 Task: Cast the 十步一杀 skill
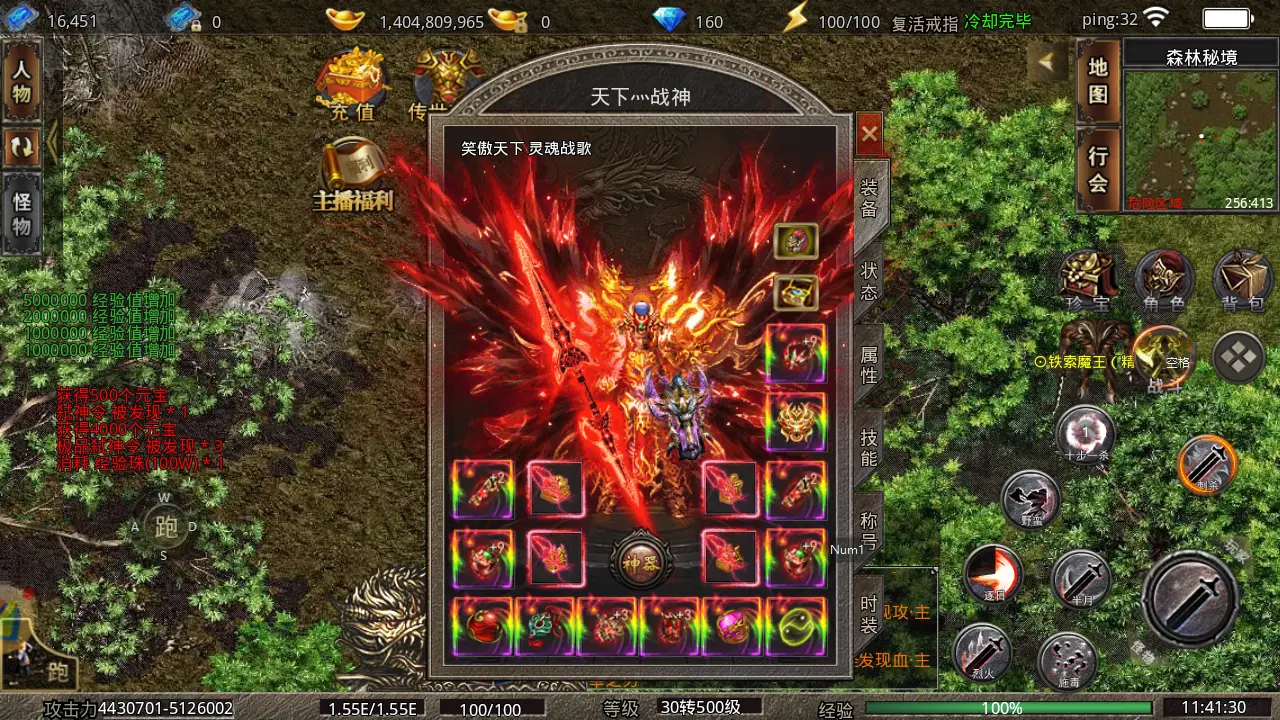(1086, 435)
